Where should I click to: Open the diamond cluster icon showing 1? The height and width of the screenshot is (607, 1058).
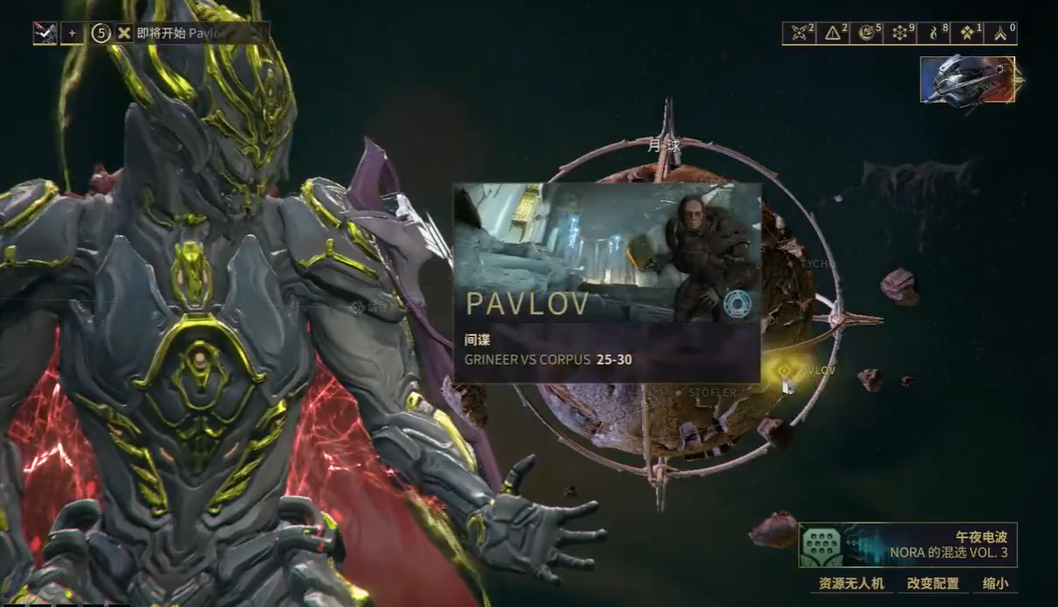pos(968,33)
